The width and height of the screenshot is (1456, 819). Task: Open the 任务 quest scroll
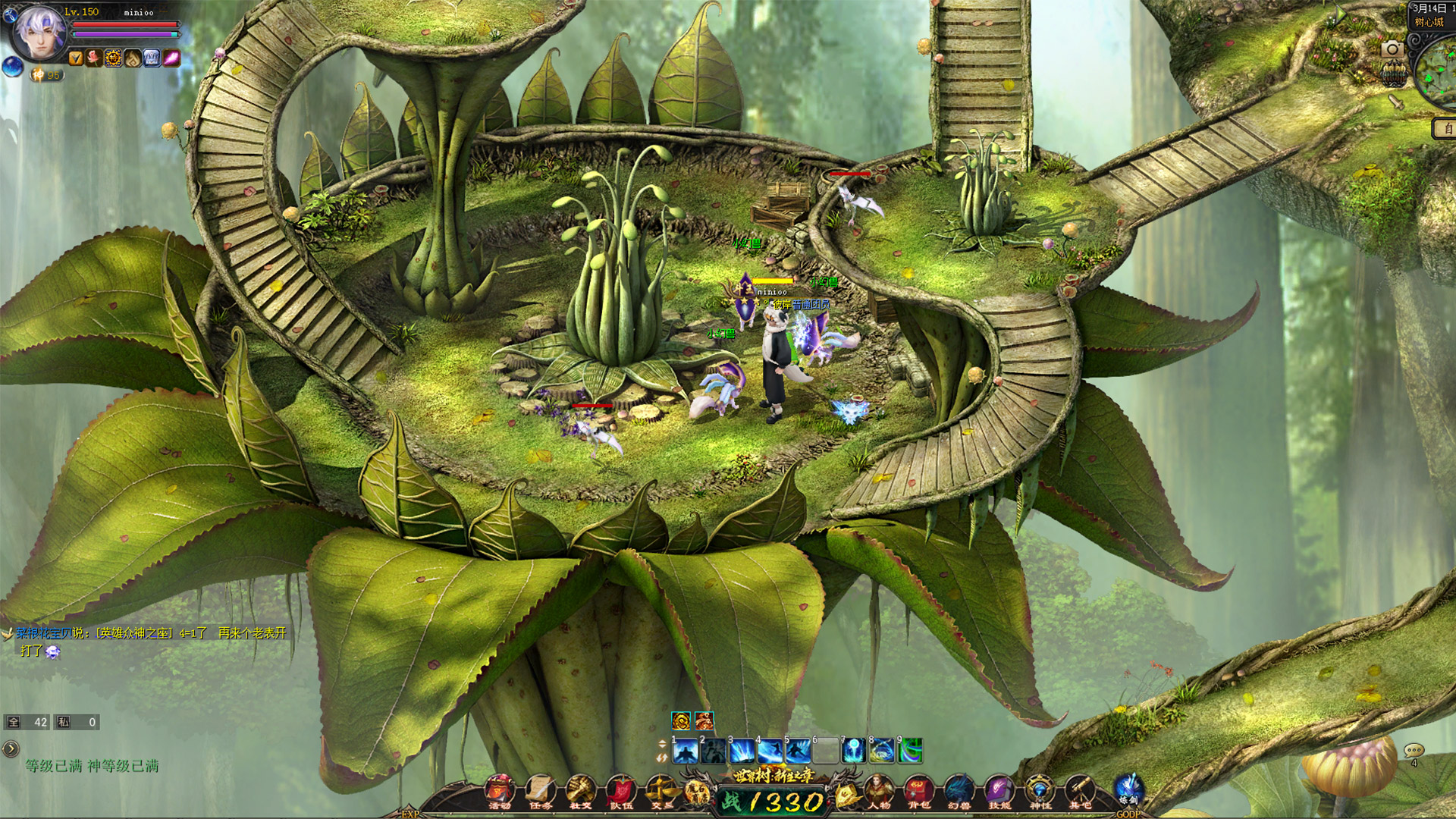(541, 792)
